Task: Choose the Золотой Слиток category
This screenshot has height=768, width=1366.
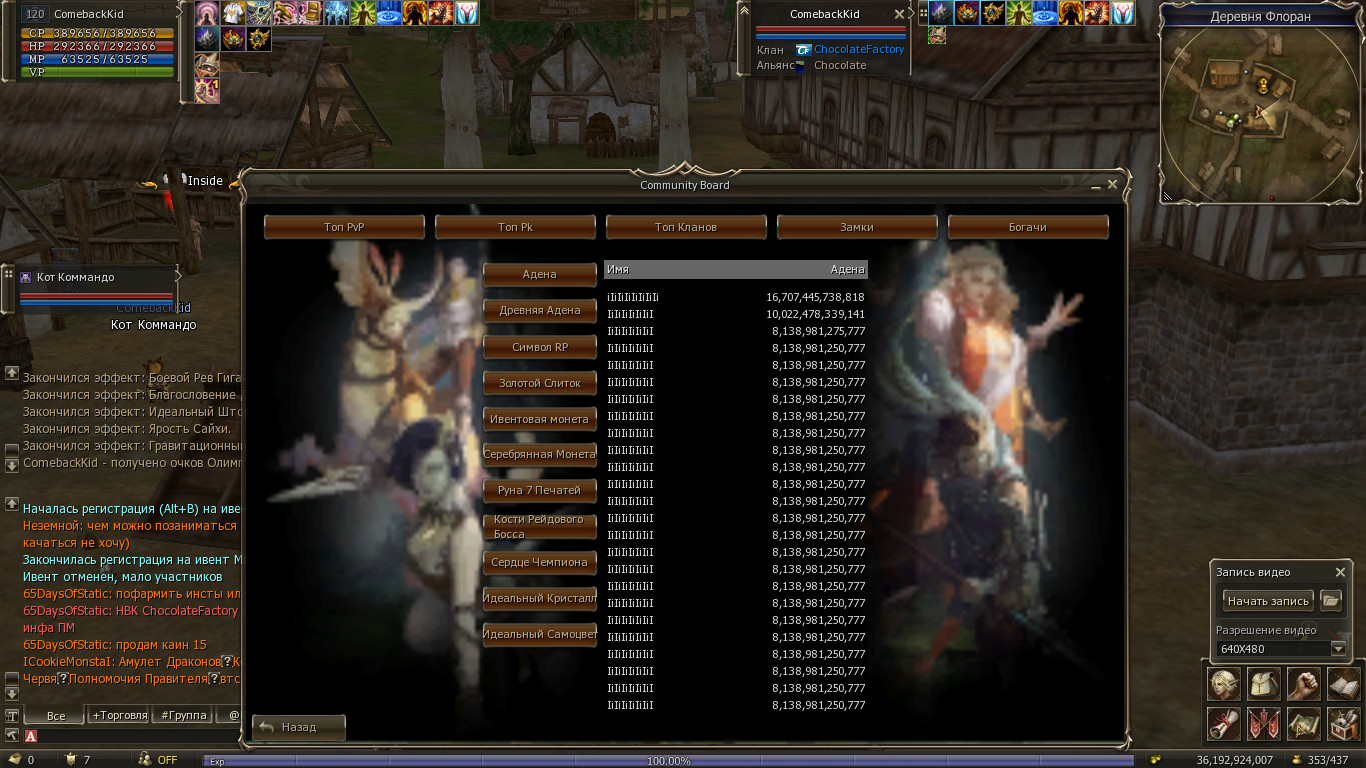Action: [540, 383]
